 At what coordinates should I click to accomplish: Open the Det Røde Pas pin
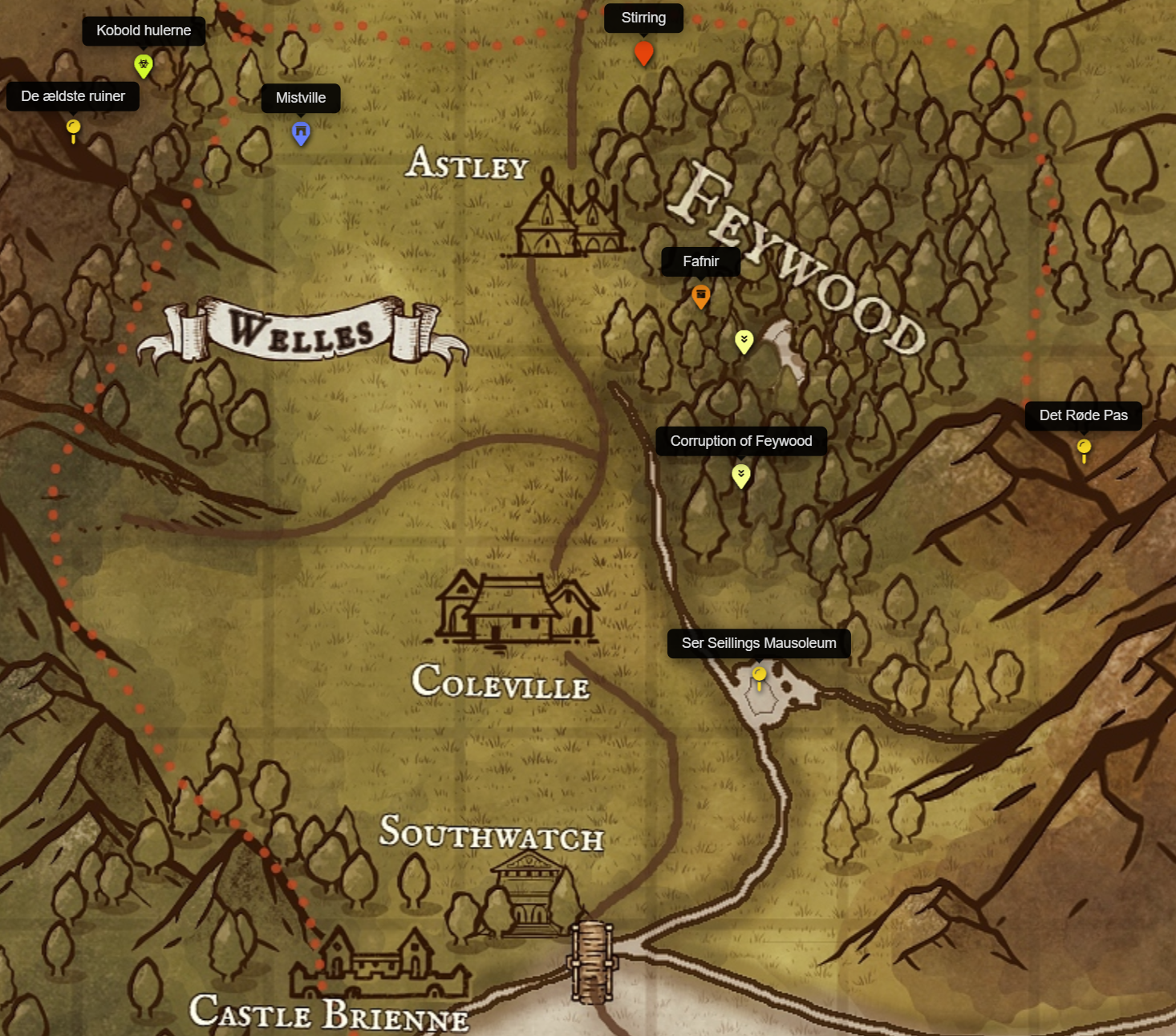pyautogui.click(x=1084, y=447)
